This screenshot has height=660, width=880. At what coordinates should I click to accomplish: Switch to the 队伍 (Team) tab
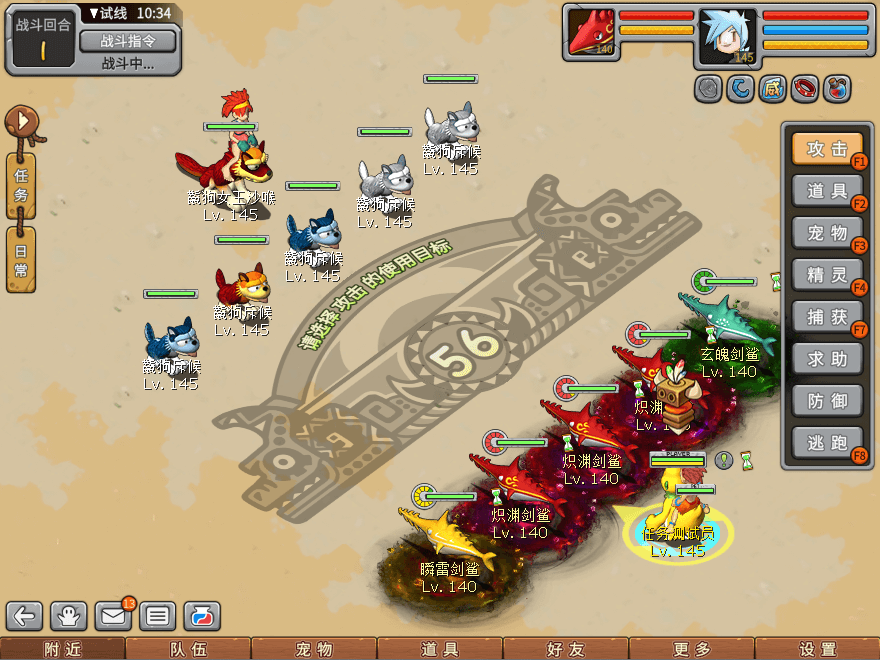coord(188,649)
